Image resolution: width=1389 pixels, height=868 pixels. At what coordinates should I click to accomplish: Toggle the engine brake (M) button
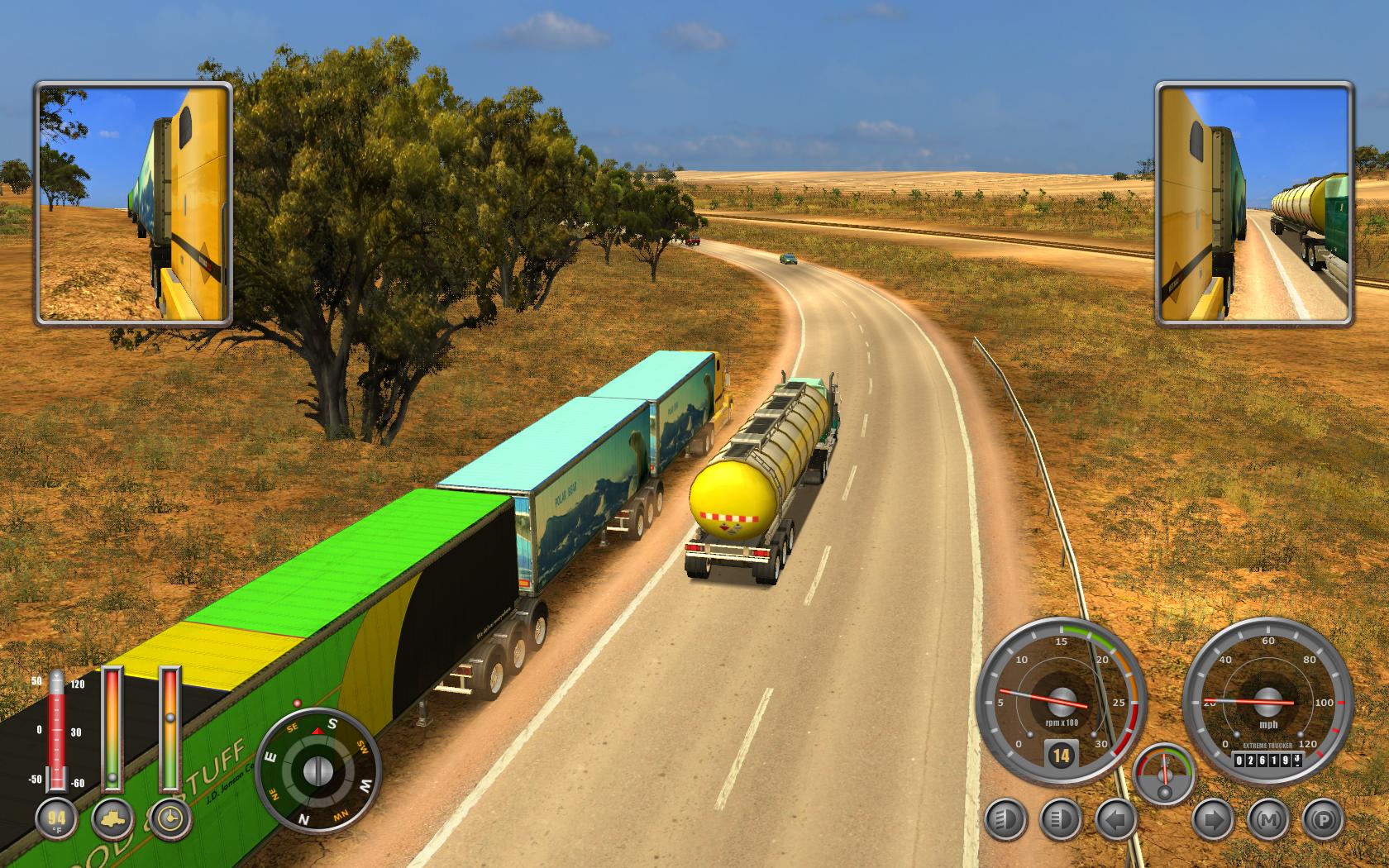[1268, 821]
